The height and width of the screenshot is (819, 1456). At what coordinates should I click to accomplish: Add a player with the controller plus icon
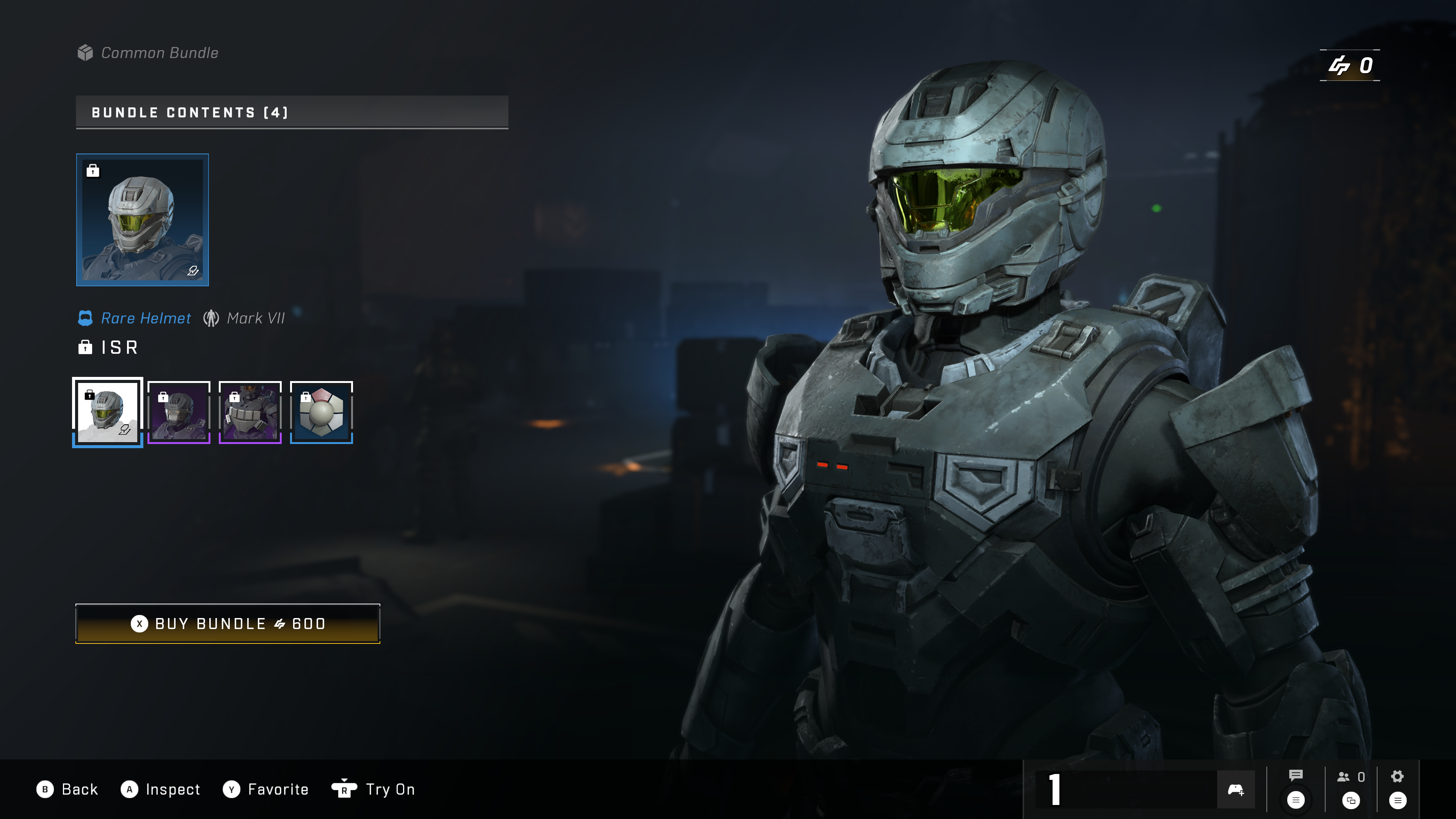(x=1236, y=789)
